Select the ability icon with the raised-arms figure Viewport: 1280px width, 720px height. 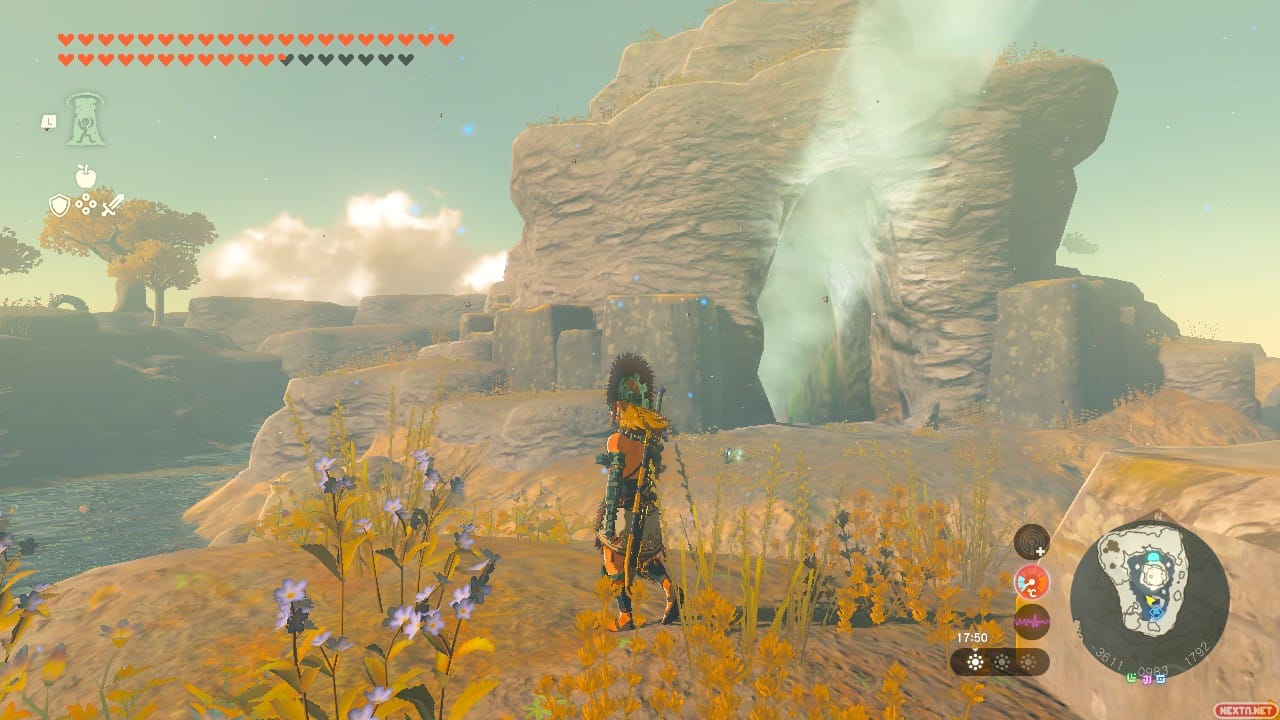(x=86, y=120)
